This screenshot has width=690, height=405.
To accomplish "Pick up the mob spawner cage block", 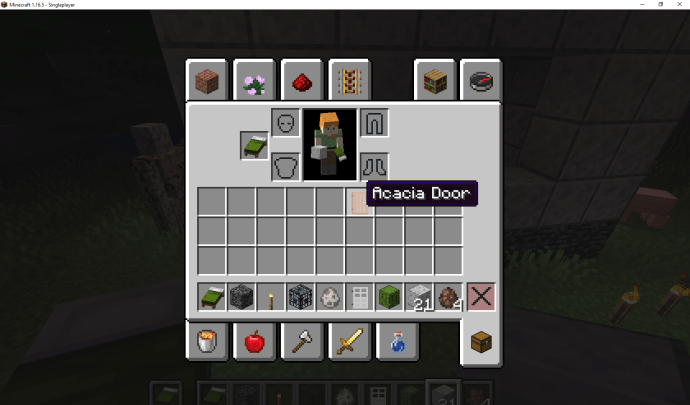I will [x=300, y=297].
